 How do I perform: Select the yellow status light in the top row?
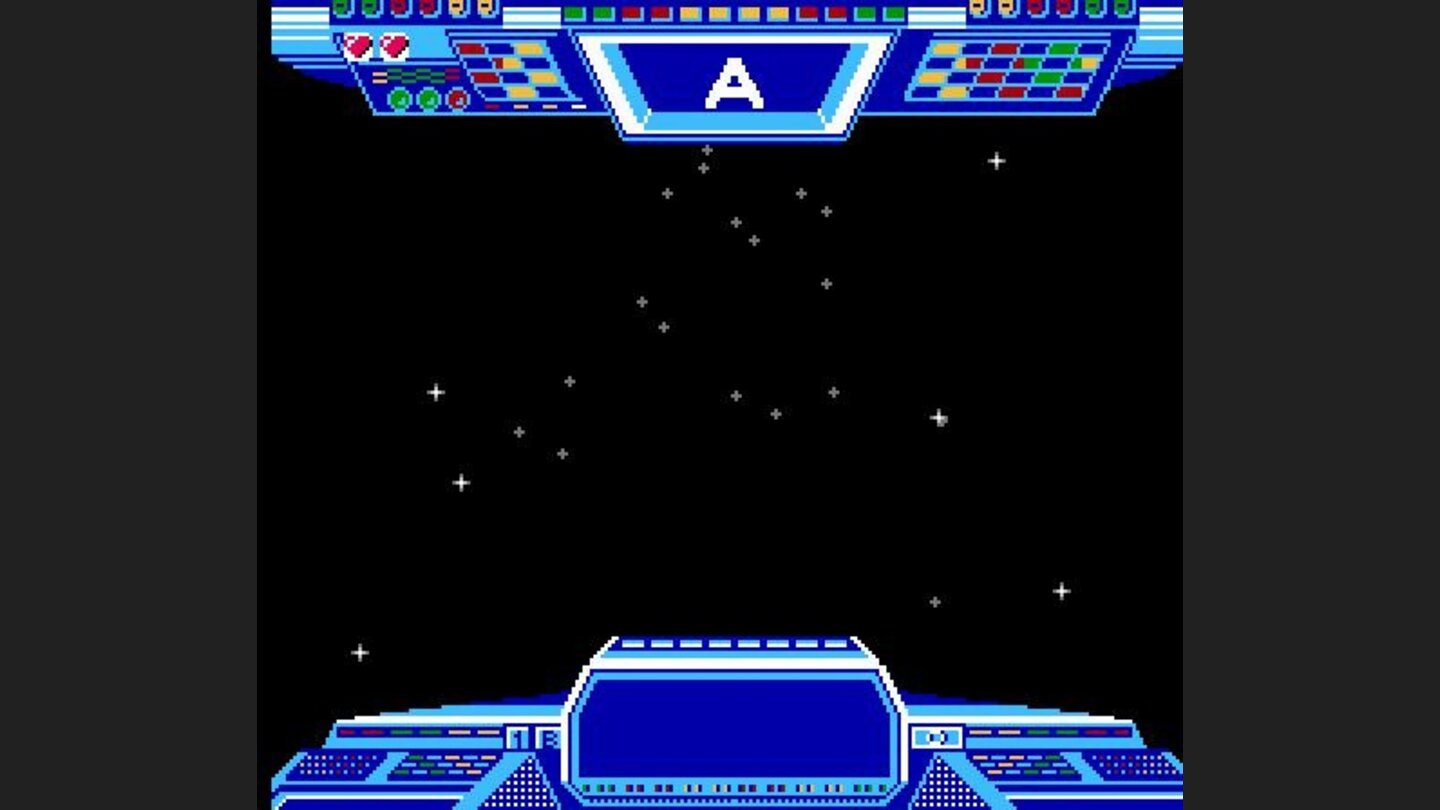click(691, 13)
